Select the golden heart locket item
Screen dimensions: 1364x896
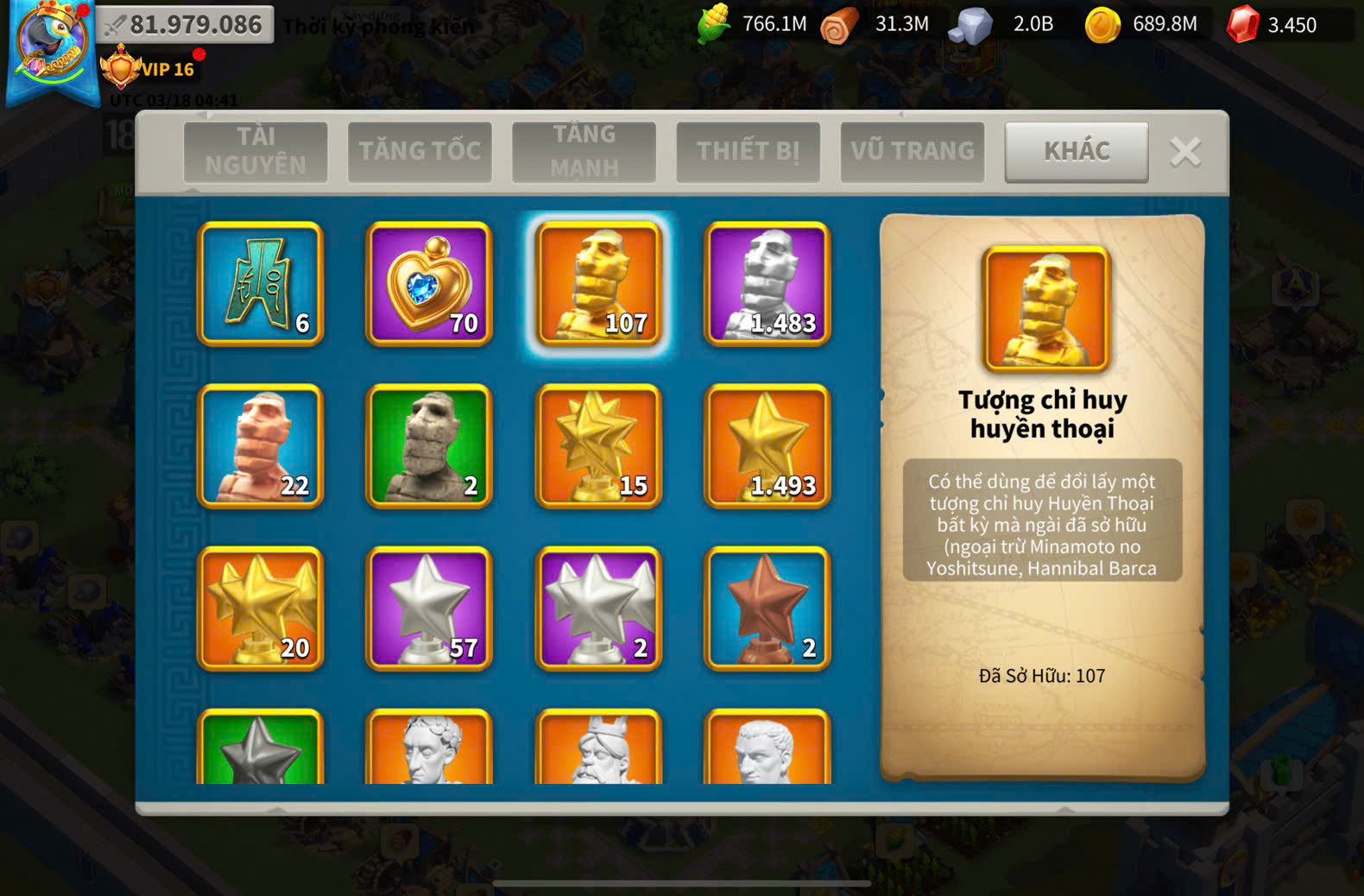(x=429, y=284)
